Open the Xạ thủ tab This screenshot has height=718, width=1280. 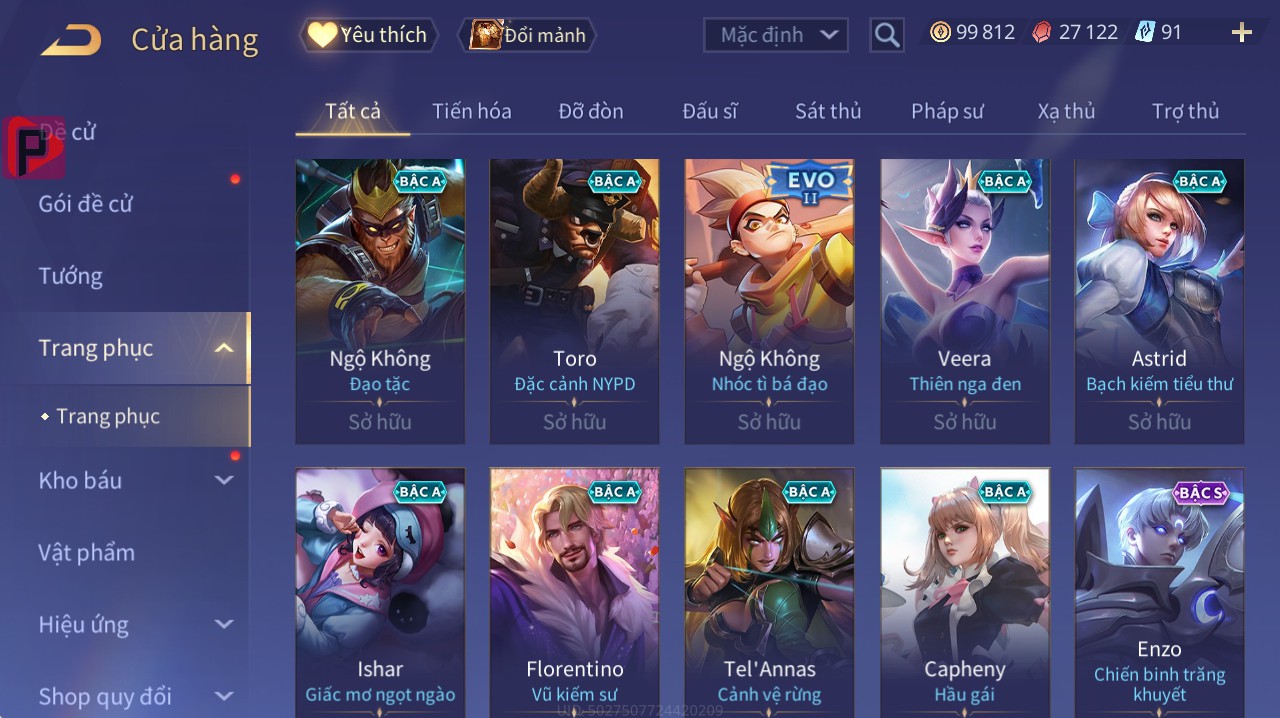click(1066, 111)
